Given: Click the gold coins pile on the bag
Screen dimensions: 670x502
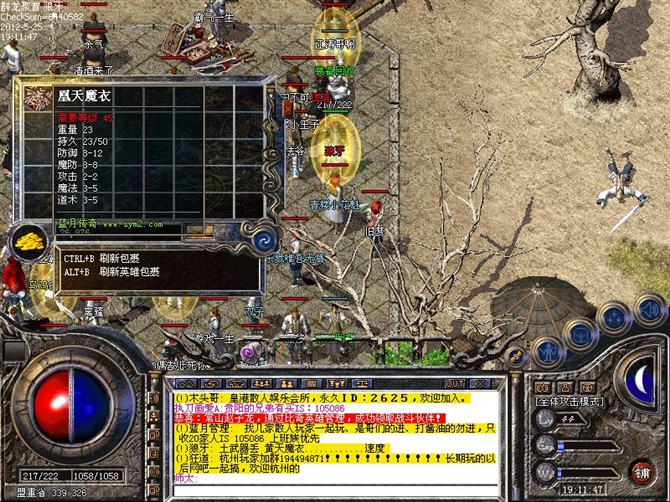Looking at the screenshot, I should 29,243.
